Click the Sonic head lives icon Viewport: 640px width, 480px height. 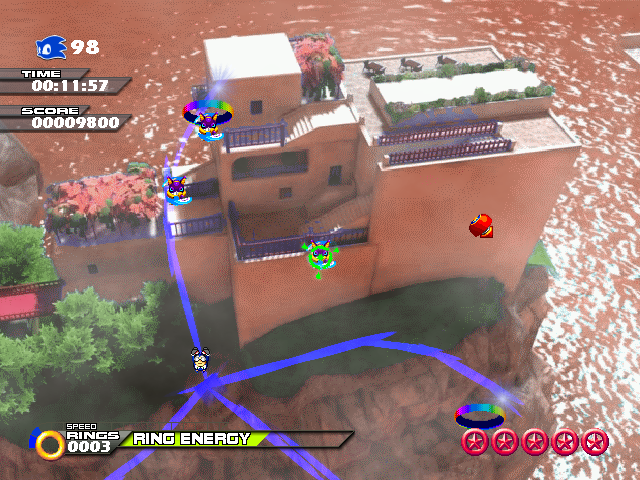point(51,47)
